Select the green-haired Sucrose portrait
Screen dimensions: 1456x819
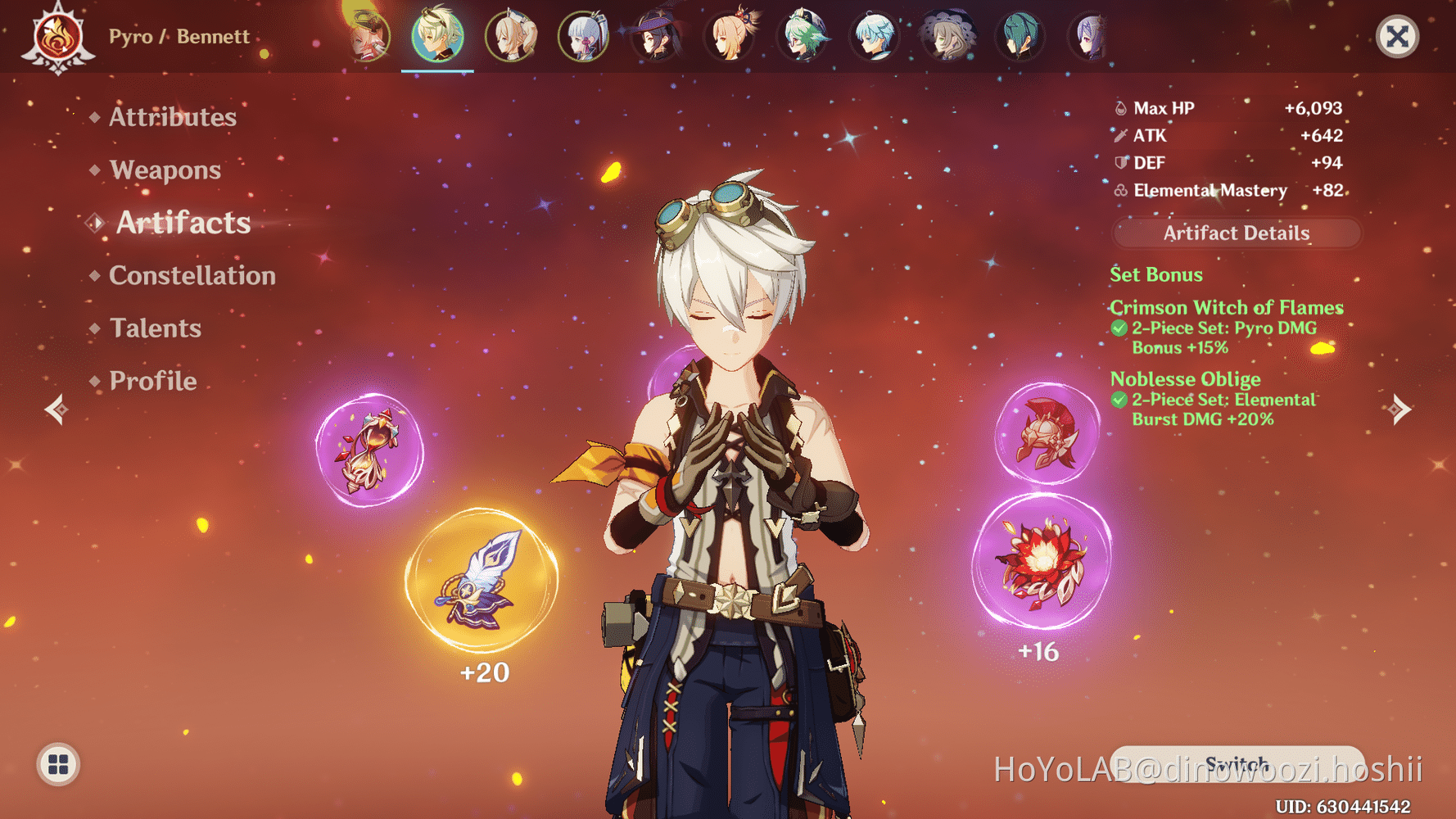point(803,36)
